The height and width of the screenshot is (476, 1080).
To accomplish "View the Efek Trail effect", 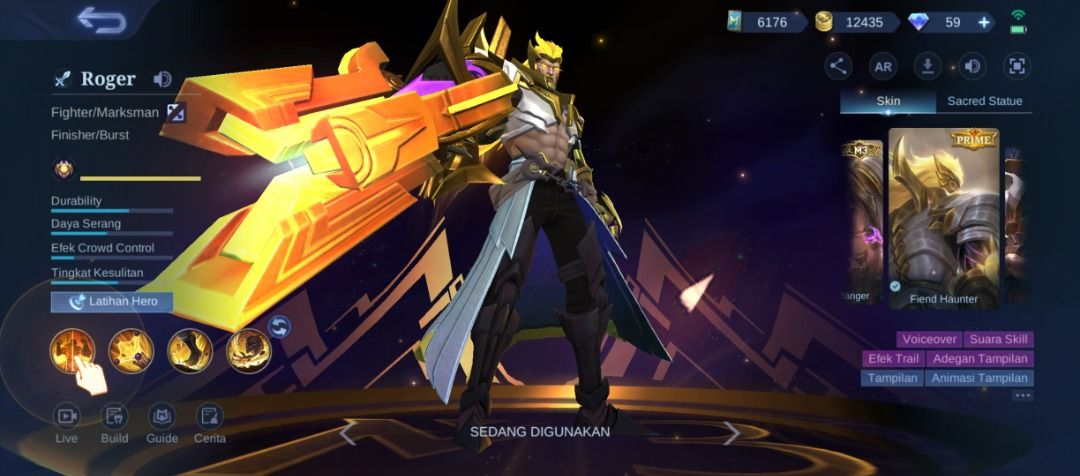I will tap(892, 359).
